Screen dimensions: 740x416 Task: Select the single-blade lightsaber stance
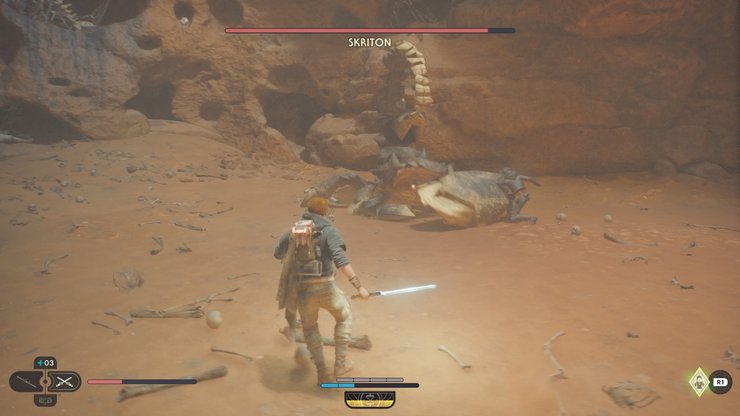26,381
